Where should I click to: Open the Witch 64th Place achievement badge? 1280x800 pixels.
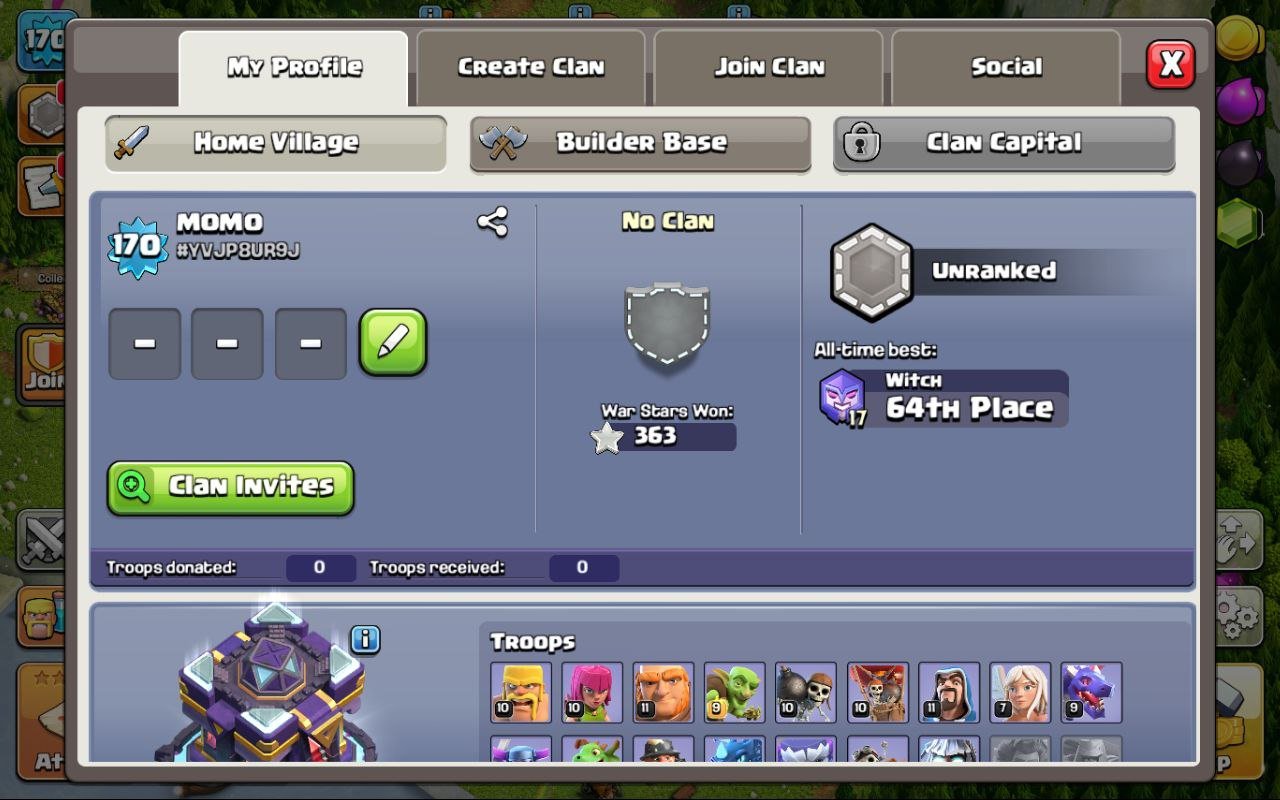[x=940, y=395]
